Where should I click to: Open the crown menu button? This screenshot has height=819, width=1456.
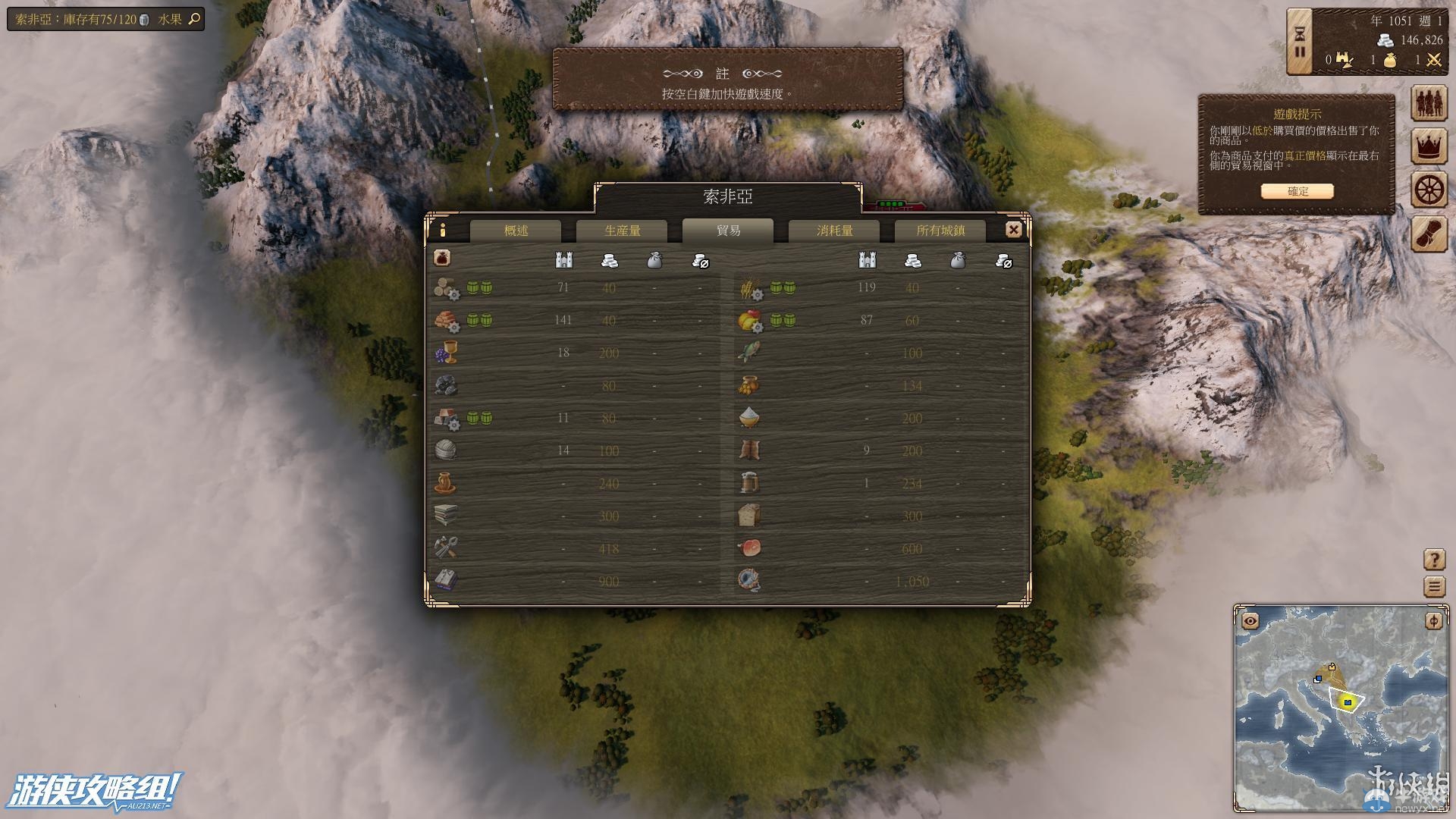[x=1429, y=146]
